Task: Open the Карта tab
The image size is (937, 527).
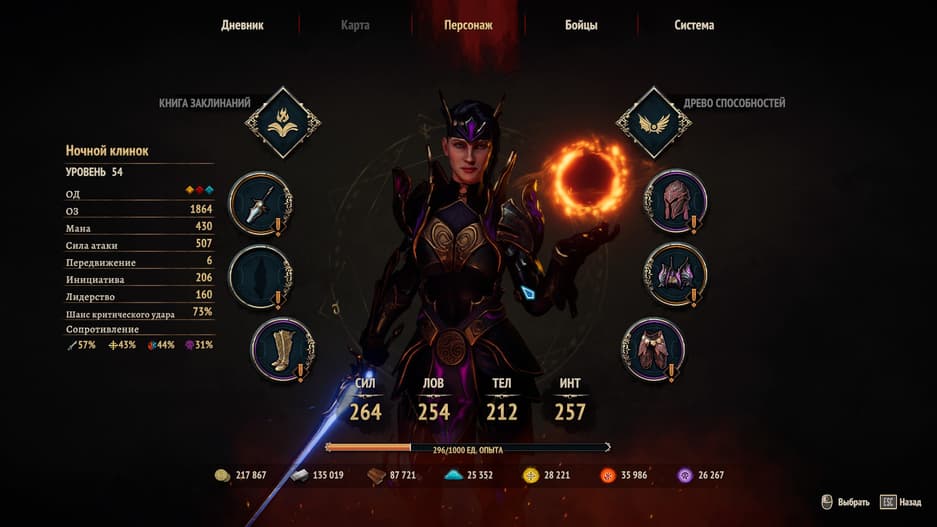Action: tap(355, 25)
